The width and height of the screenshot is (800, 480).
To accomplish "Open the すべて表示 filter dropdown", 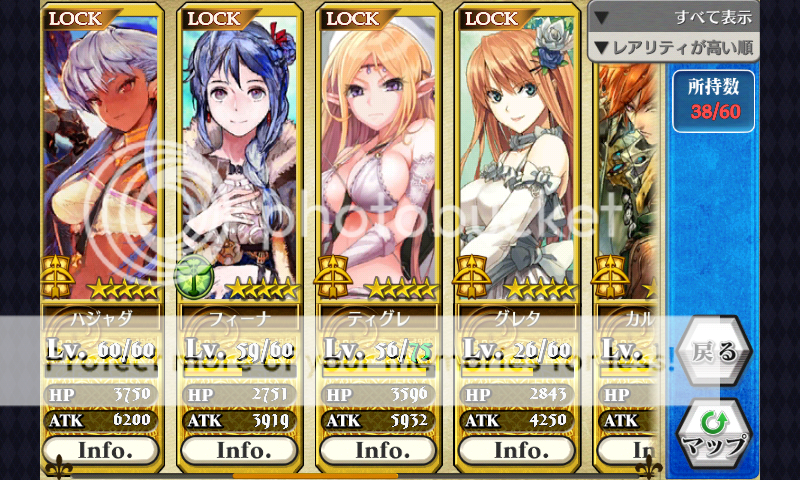I will pyautogui.click(x=674, y=16).
